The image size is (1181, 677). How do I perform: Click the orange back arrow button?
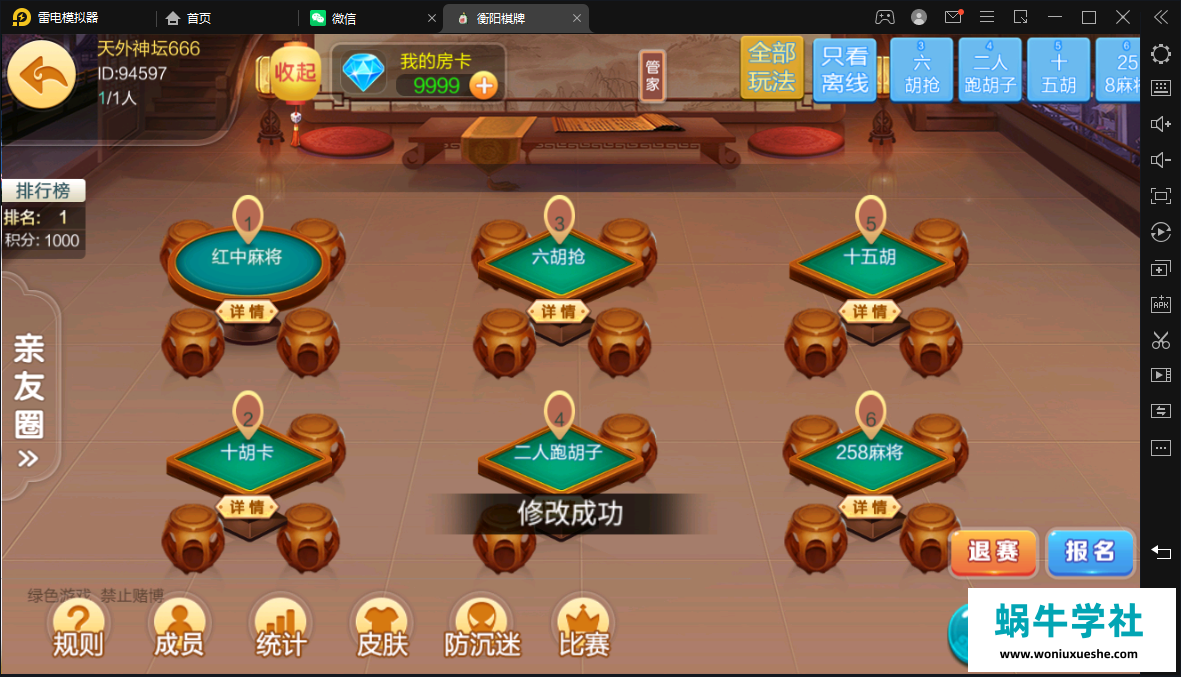pos(41,75)
